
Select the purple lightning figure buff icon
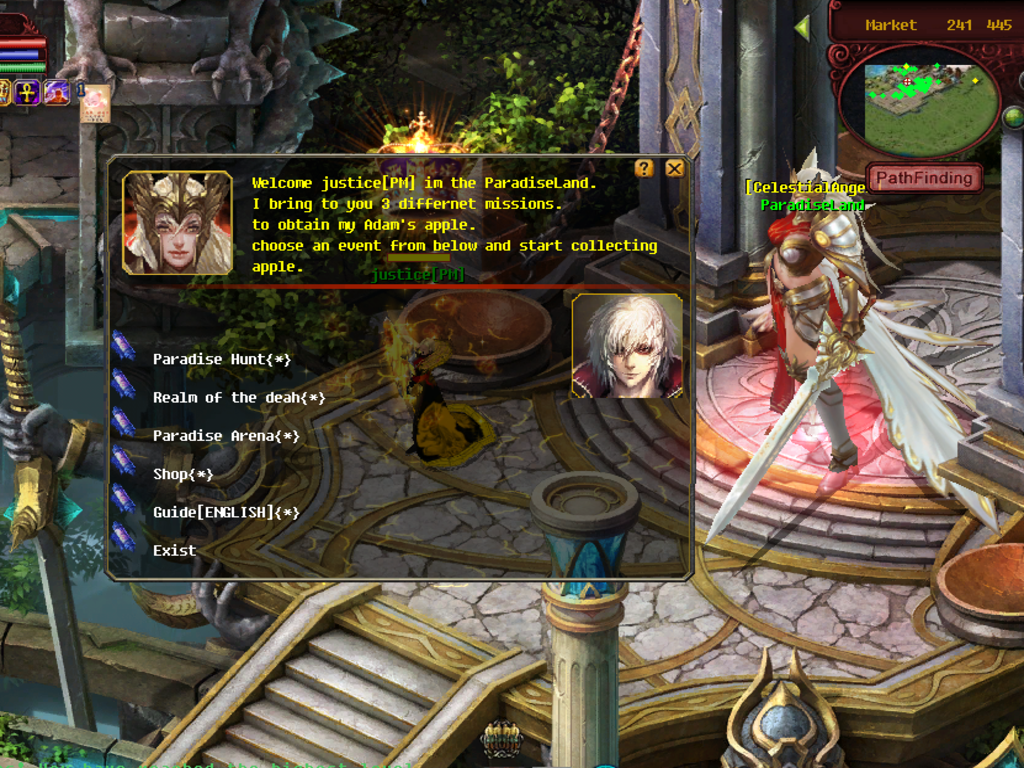[x=56, y=93]
